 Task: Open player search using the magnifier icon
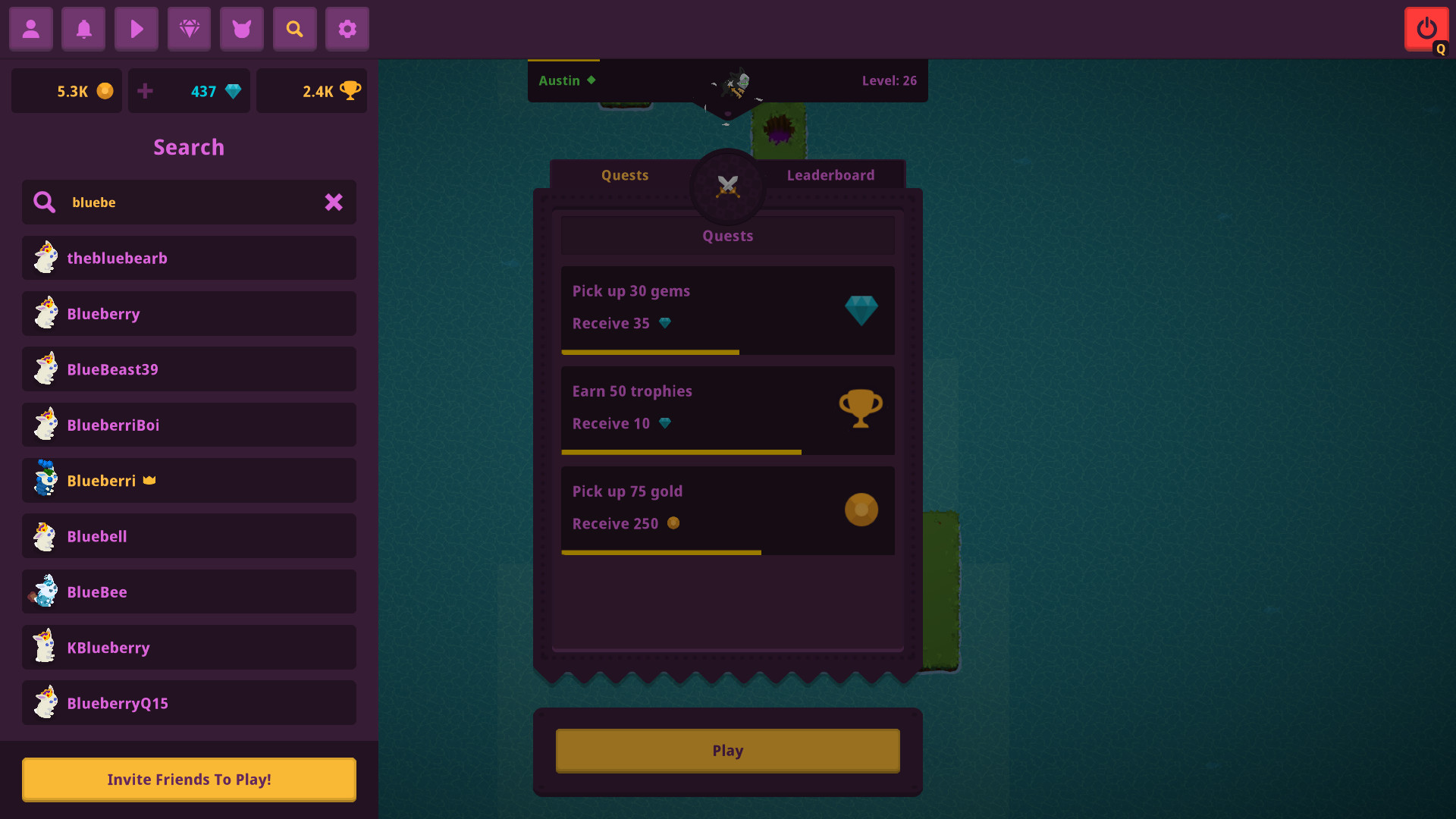point(294,29)
